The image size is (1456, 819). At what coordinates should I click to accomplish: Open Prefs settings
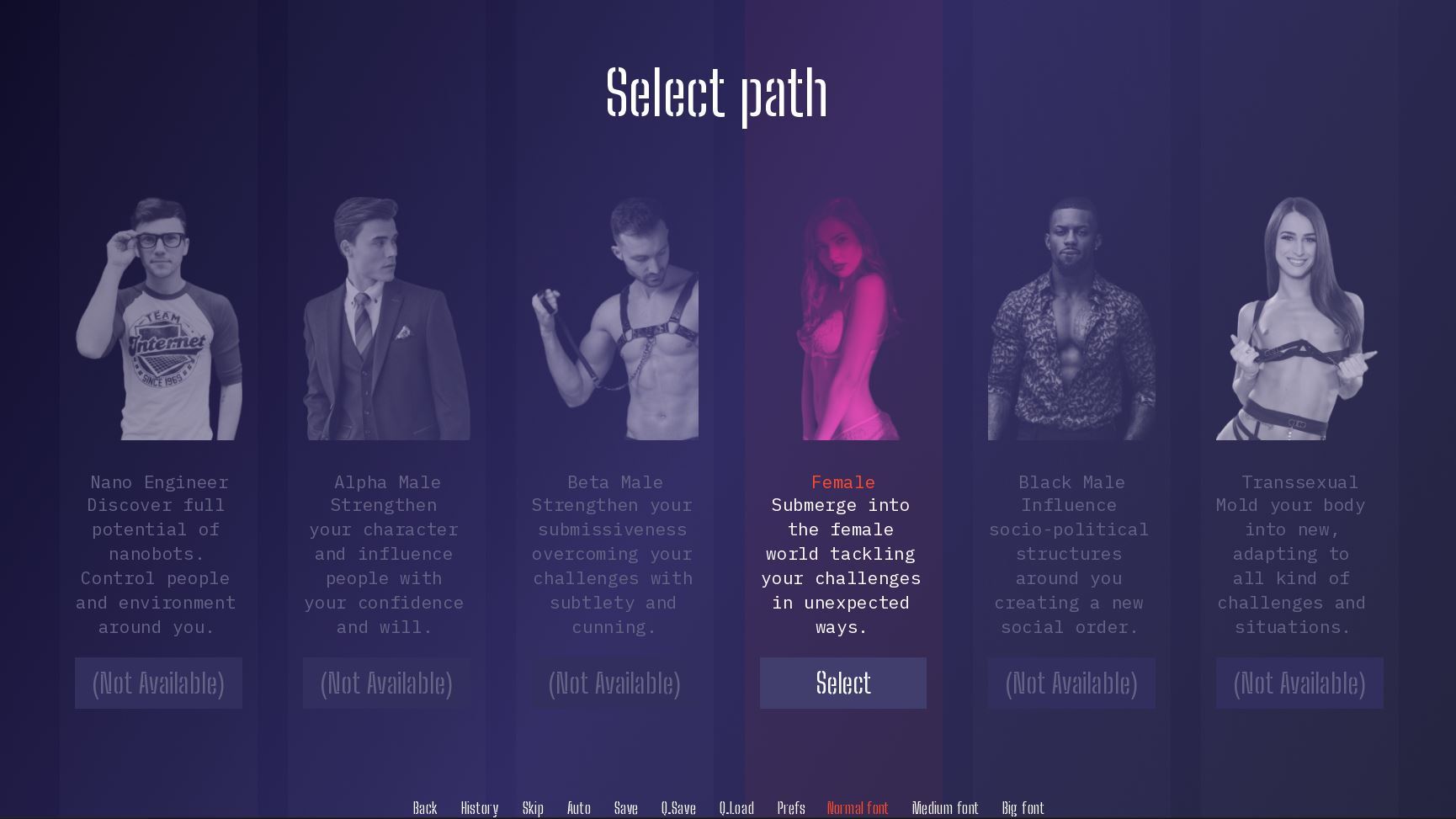[x=791, y=808]
